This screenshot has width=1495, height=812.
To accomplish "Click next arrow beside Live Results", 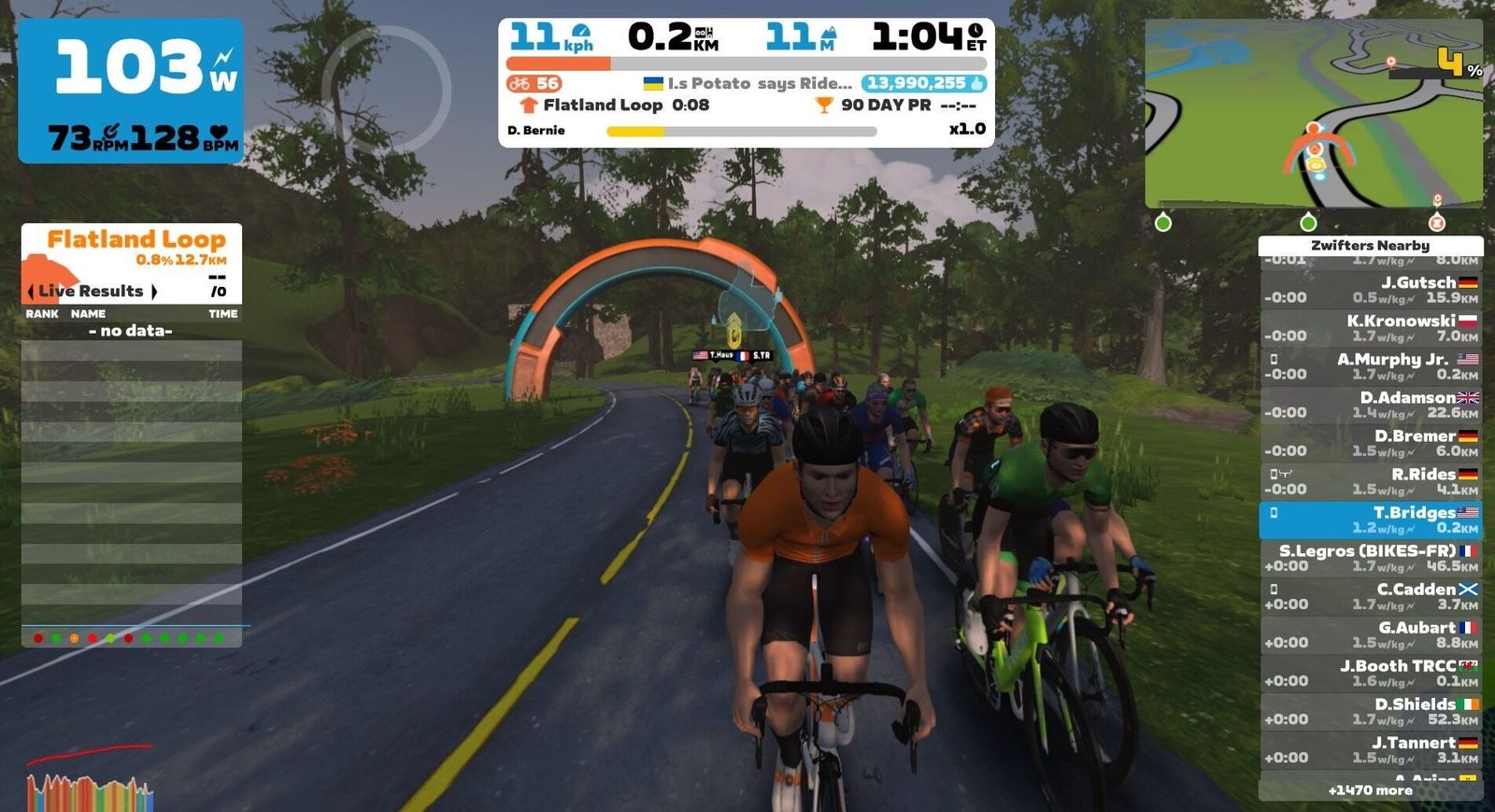I will (154, 292).
